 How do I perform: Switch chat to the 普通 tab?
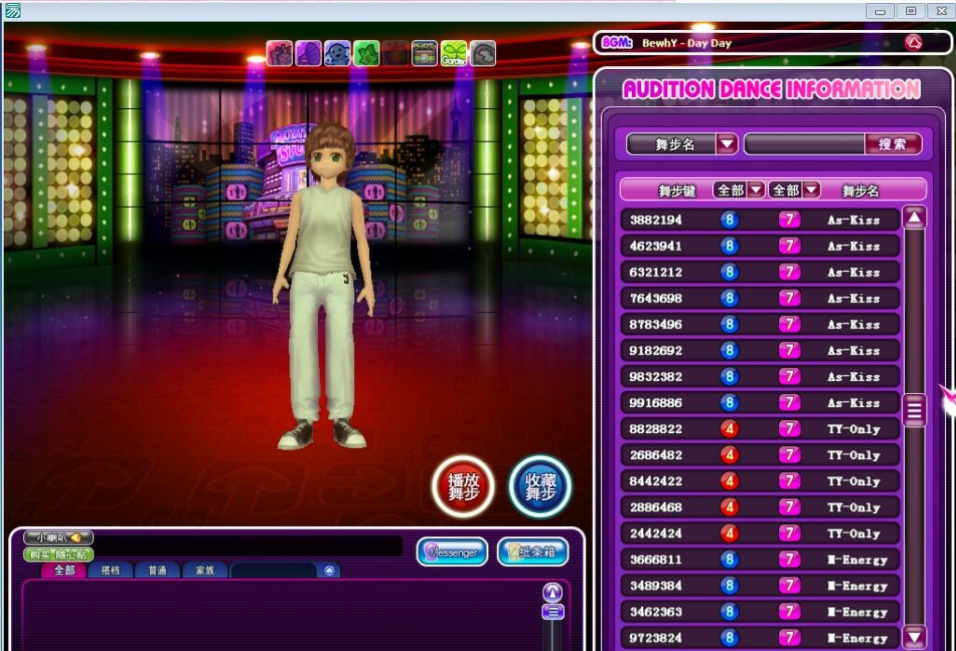(157, 570)
